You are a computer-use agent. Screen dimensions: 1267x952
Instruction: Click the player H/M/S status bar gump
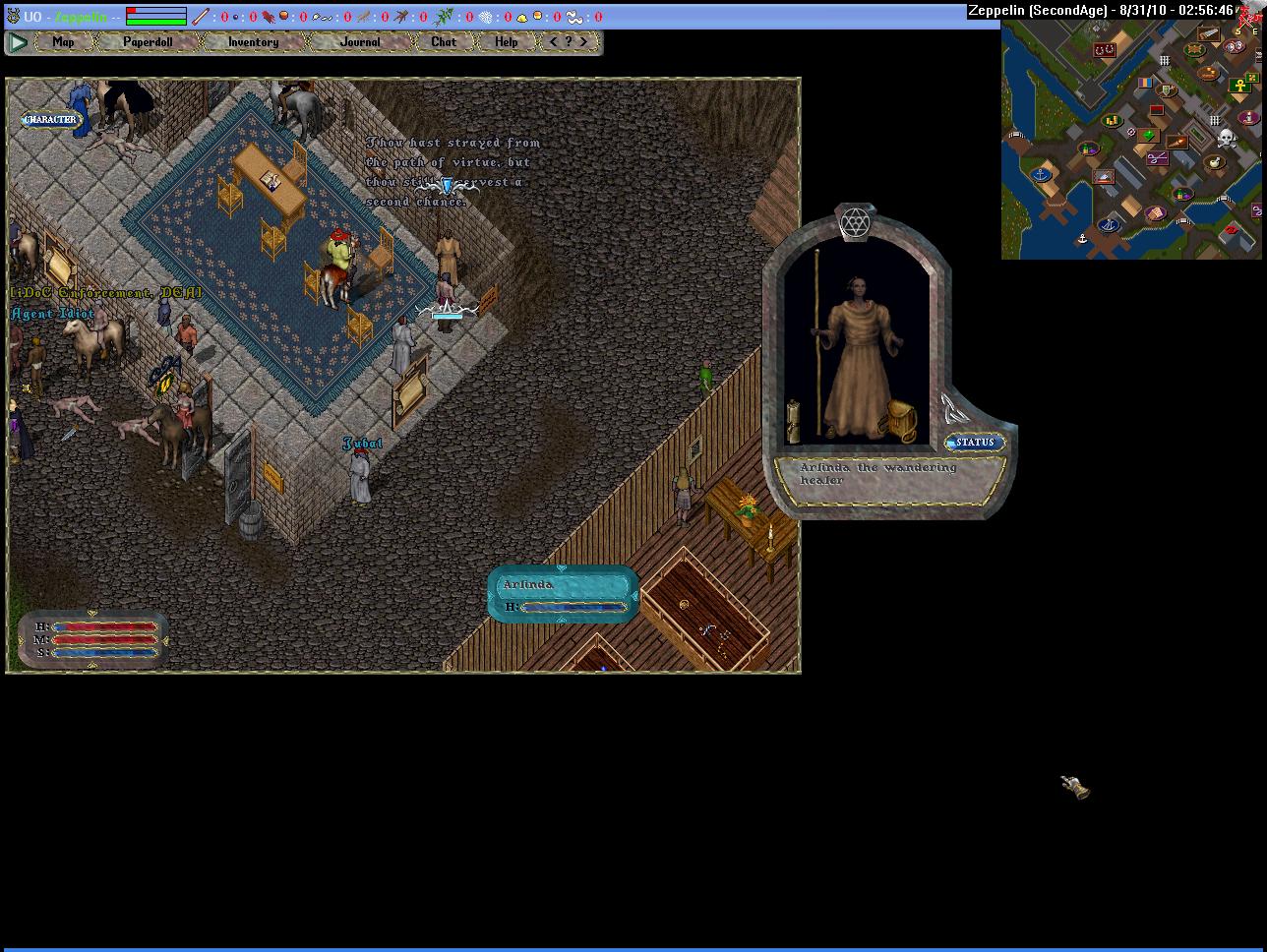point(93,639)
